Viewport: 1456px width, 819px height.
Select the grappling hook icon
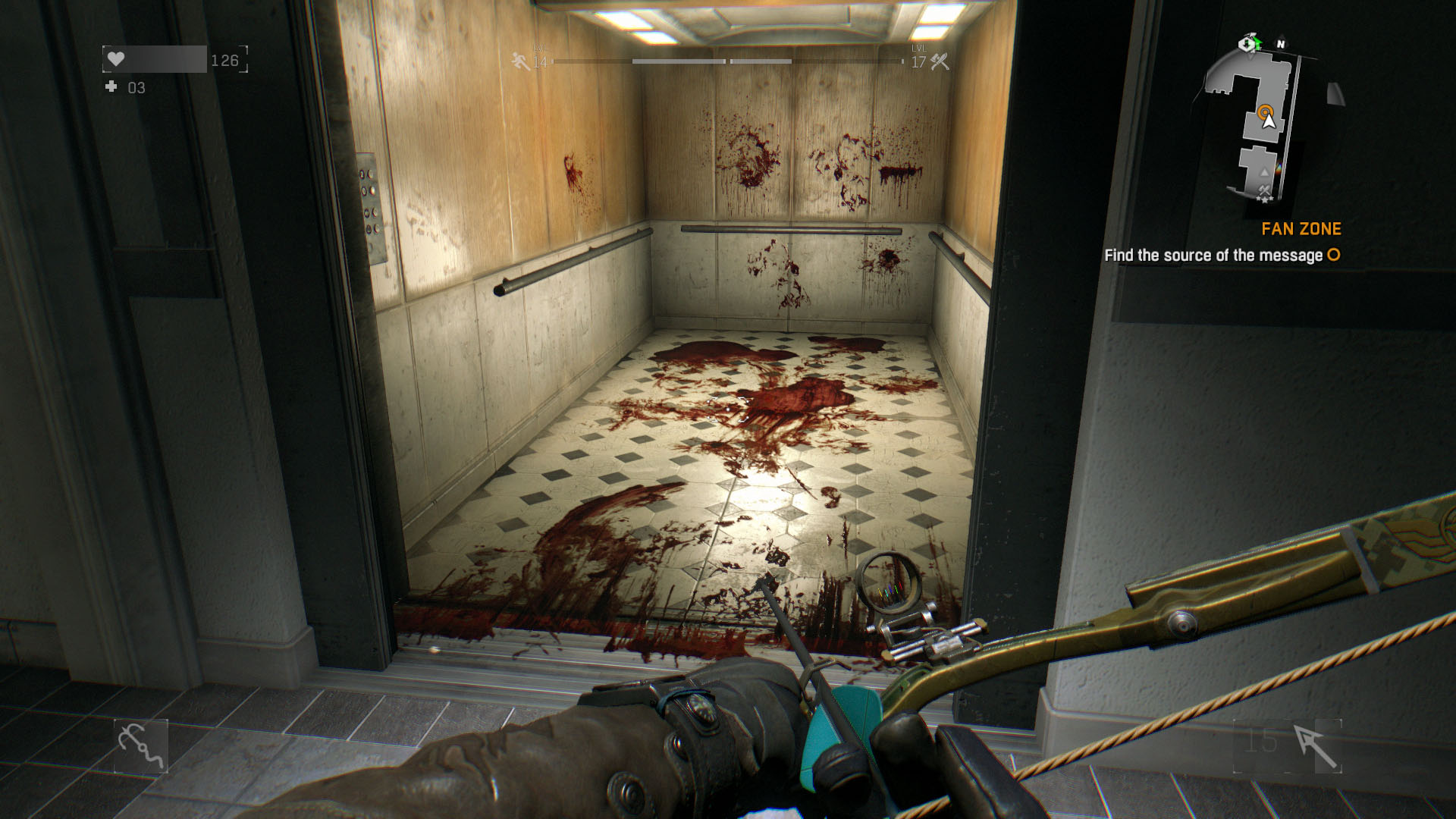pos(141,746)
